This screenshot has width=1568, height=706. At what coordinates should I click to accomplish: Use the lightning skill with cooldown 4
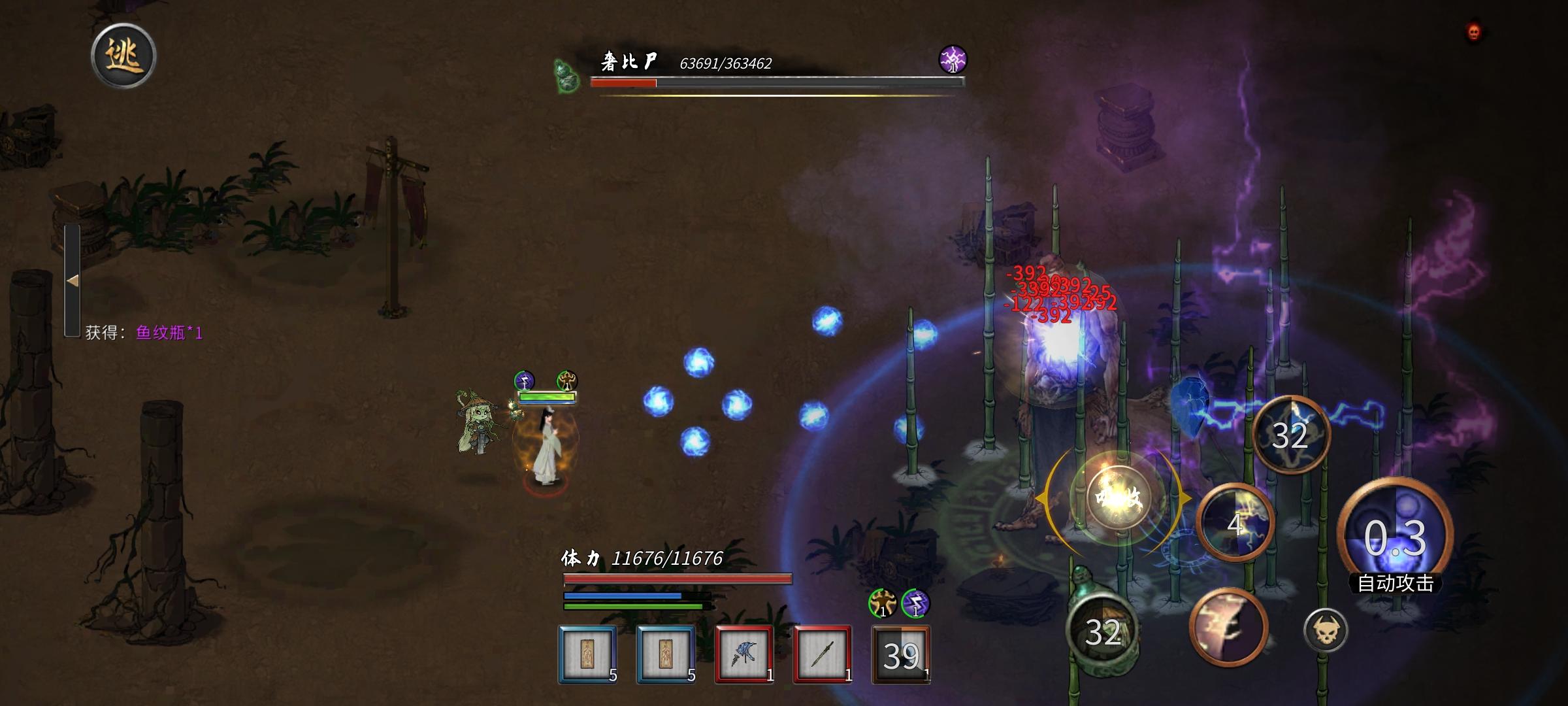coord(1235,523)
